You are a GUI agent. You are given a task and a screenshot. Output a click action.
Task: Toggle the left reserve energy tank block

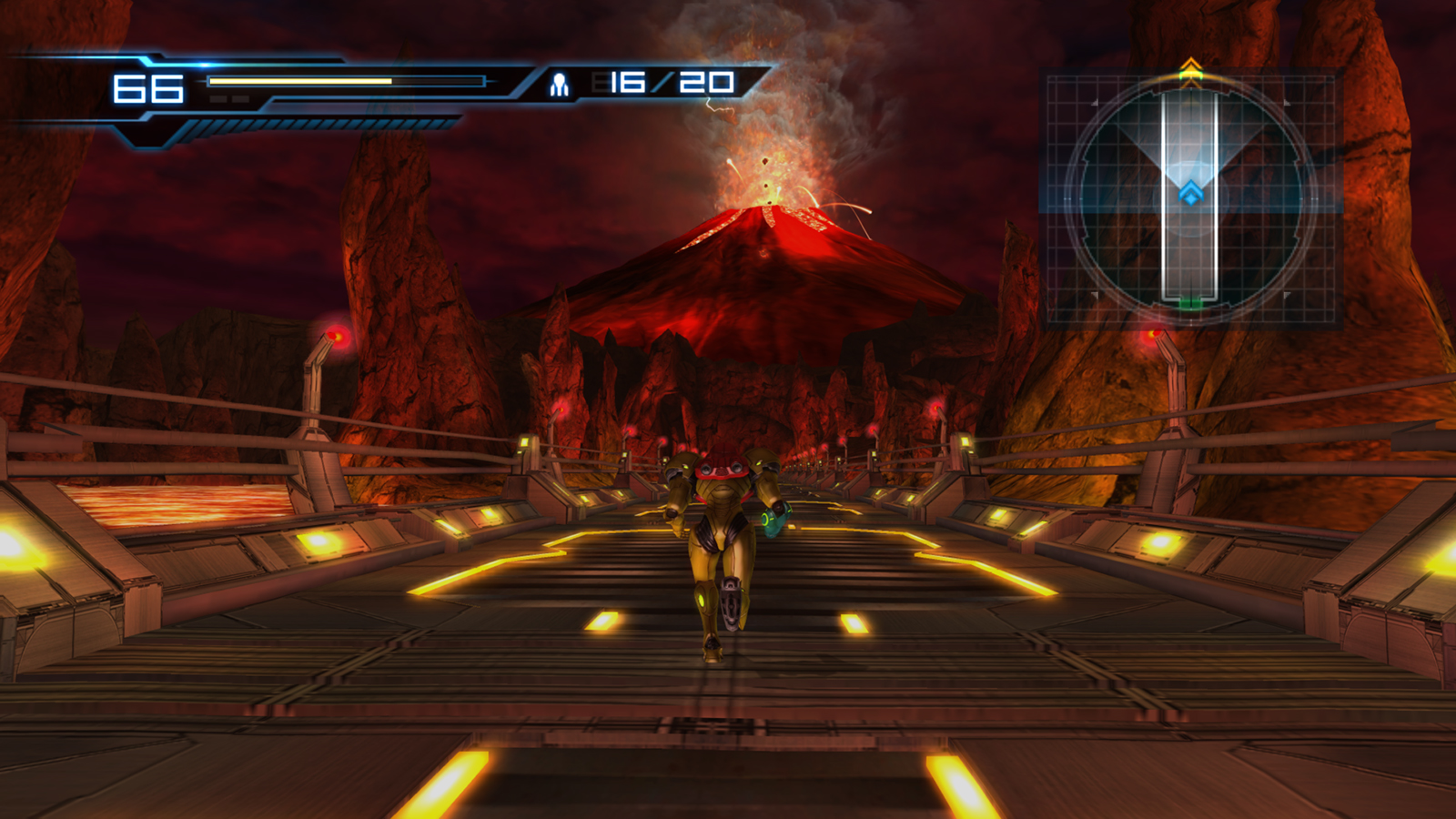pos(217,98)
